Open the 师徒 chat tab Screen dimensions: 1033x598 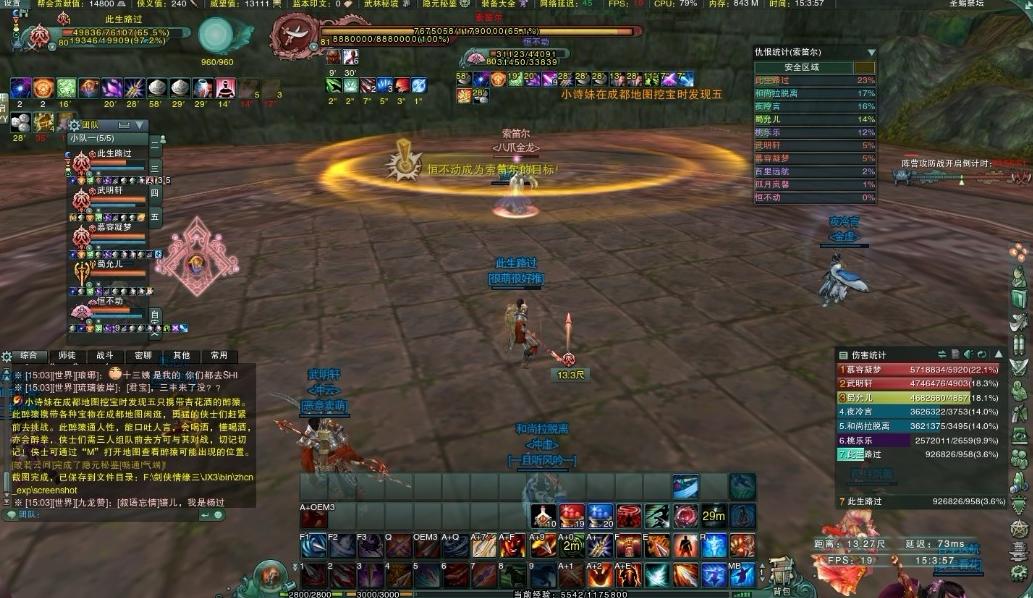pyautogui.click(x=66, y=355)
